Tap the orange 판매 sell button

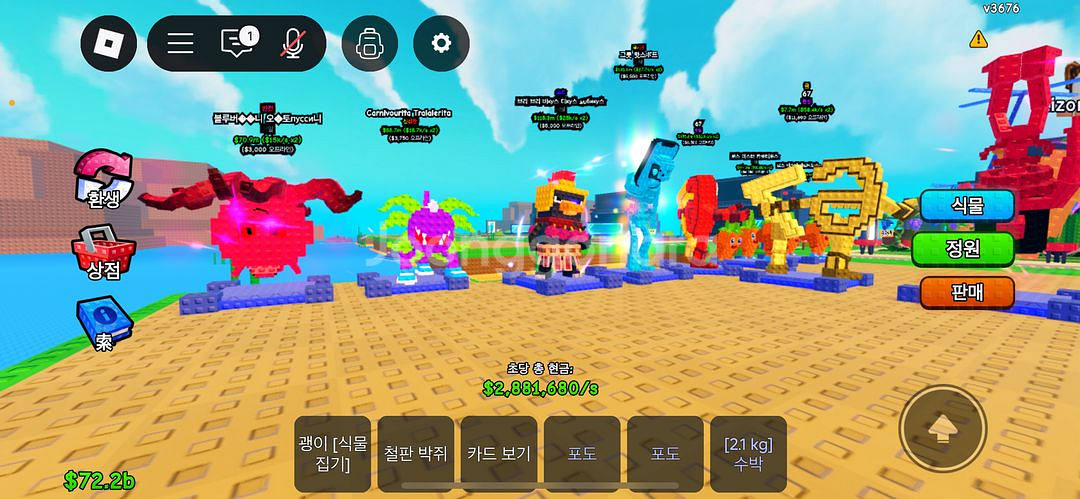coord(967,292)
